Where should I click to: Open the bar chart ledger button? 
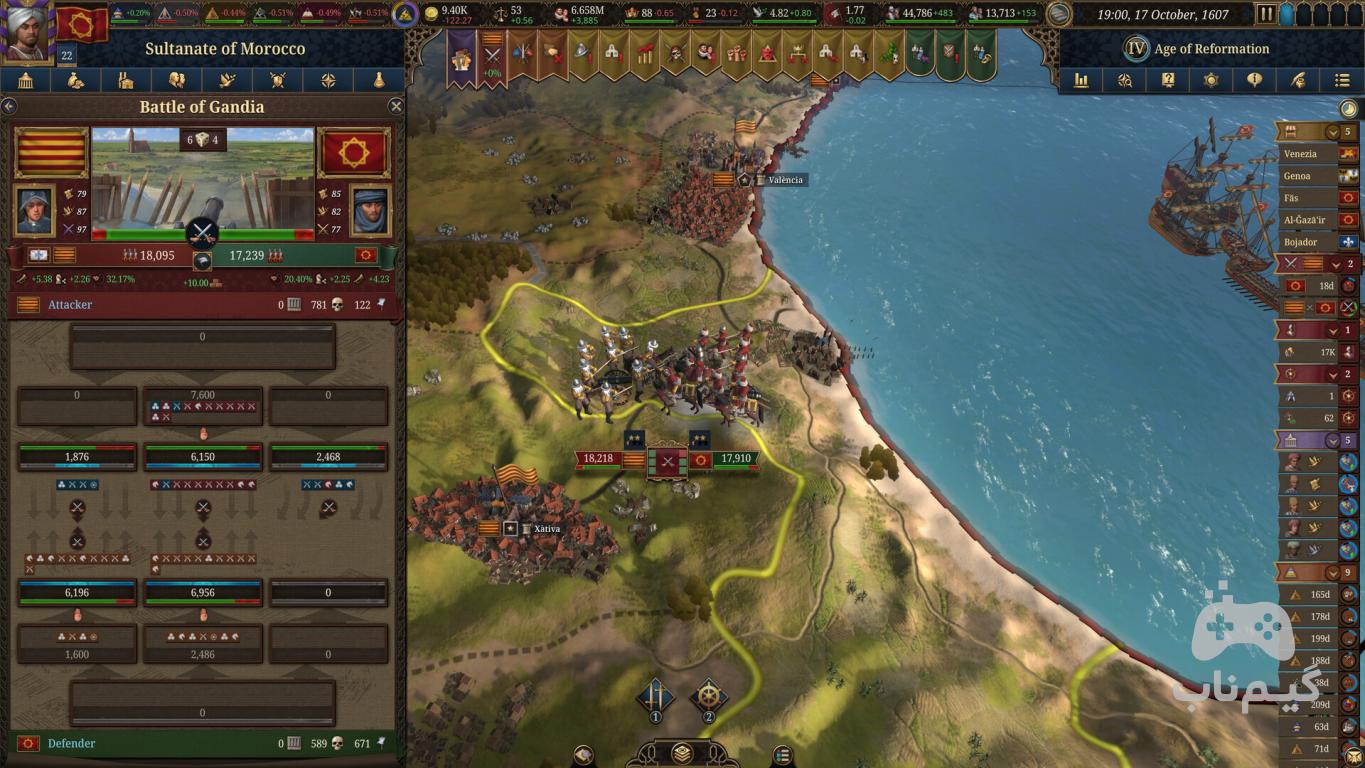click(x=1081, y=80)
